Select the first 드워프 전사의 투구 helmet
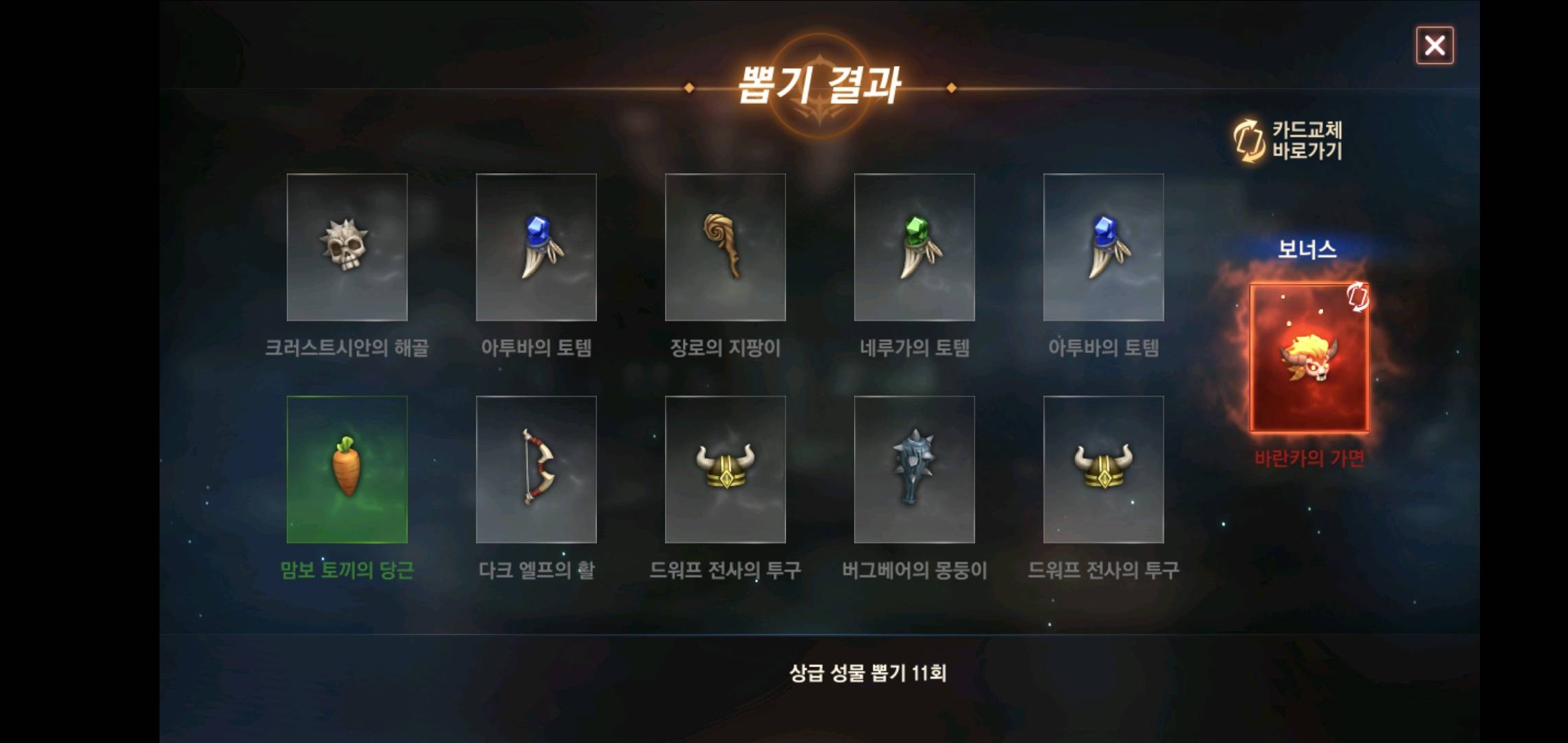1568x743 pixels. point(726,469)
